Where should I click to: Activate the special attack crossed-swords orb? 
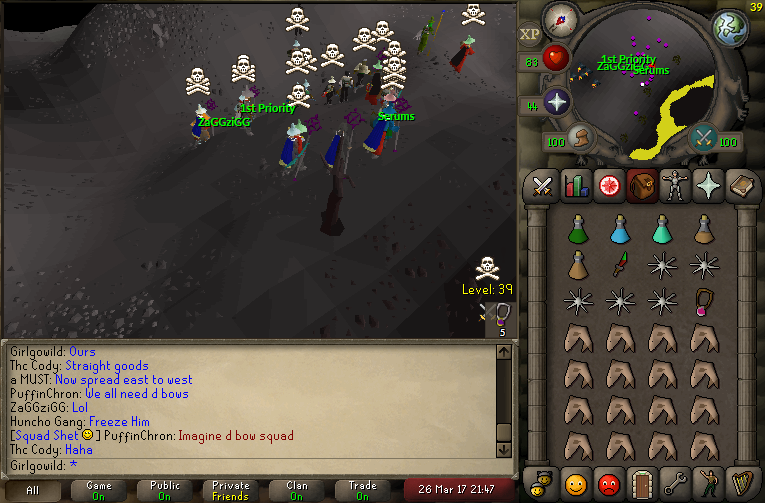pyautogui.click(x=703, y=138)
